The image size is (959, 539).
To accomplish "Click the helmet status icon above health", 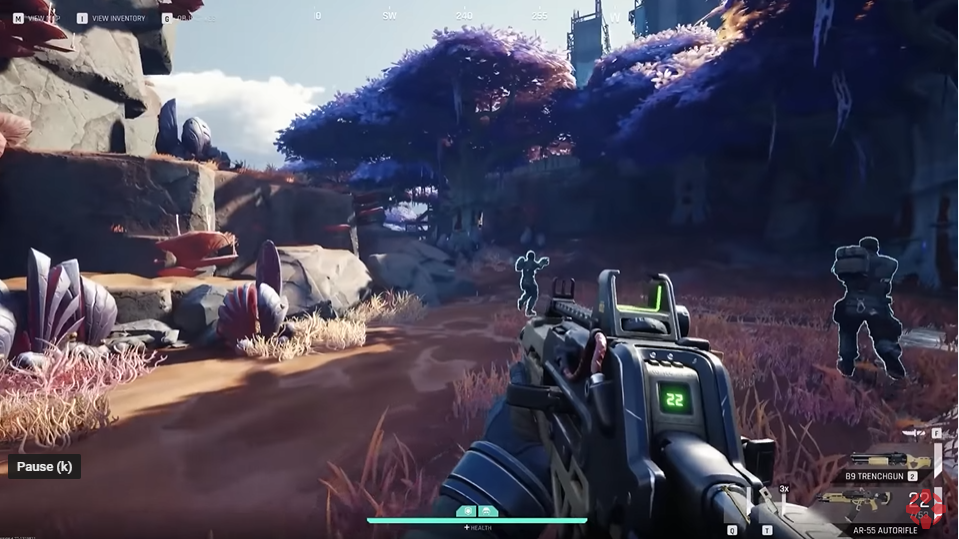I will pyautogui.click(x=488, y=510).
